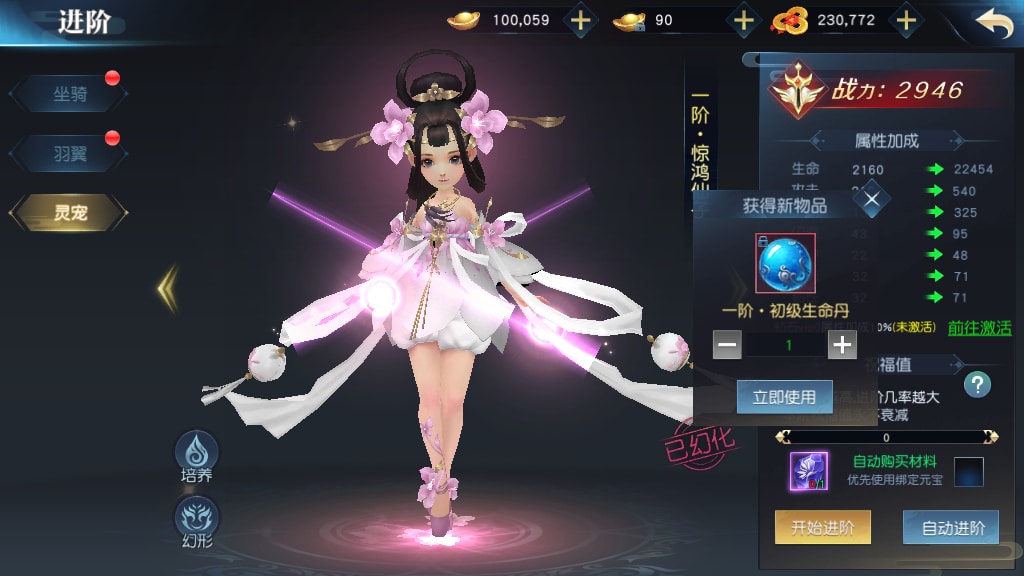Add copper coins with the plus button
Image resolution: width=1024 pixels, height=576 pixels.
[905, 20]
